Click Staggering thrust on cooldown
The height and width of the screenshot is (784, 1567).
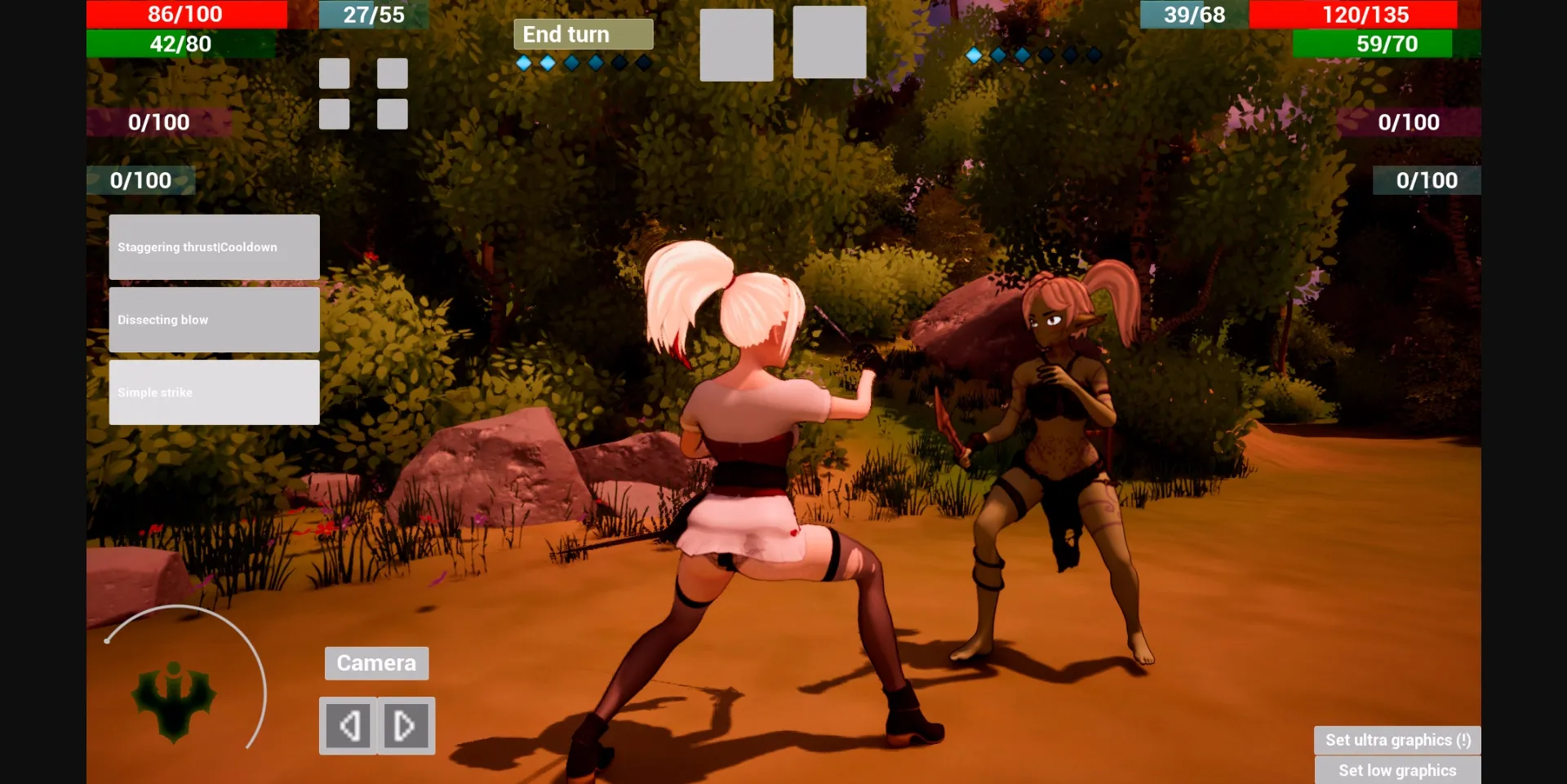click(213, 246)
